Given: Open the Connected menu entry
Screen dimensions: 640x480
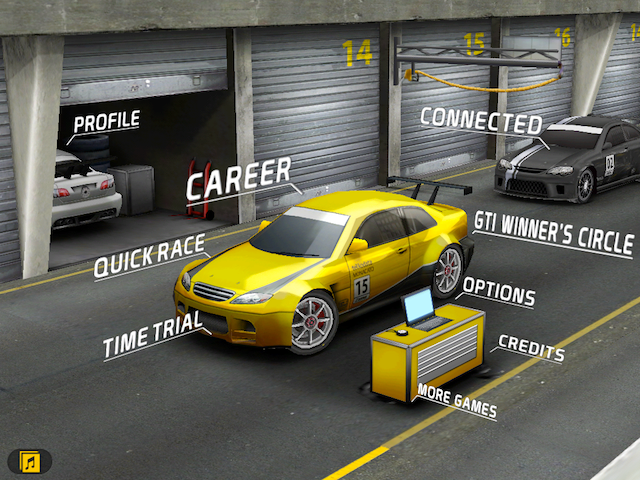Looking at the screenshot, I should 480,120.
